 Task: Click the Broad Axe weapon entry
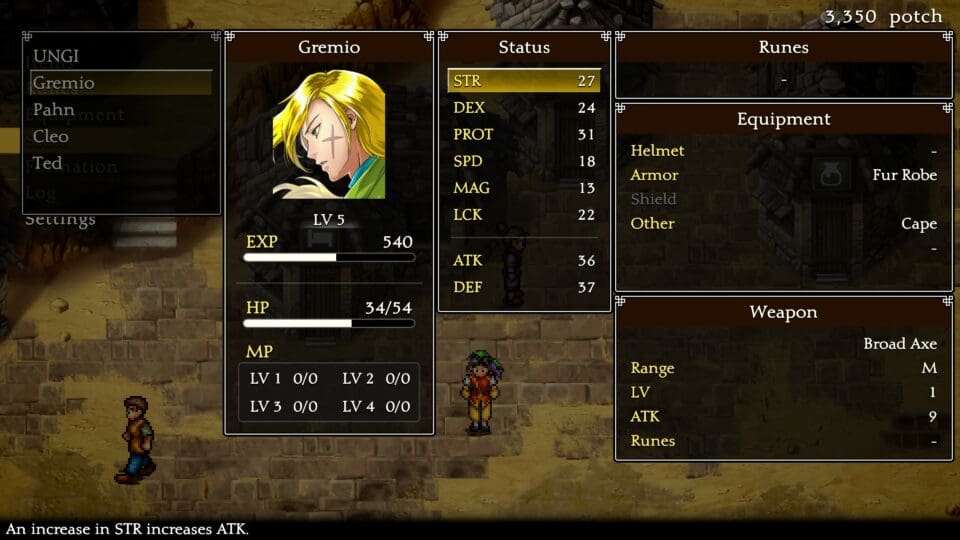coord(899,344)
